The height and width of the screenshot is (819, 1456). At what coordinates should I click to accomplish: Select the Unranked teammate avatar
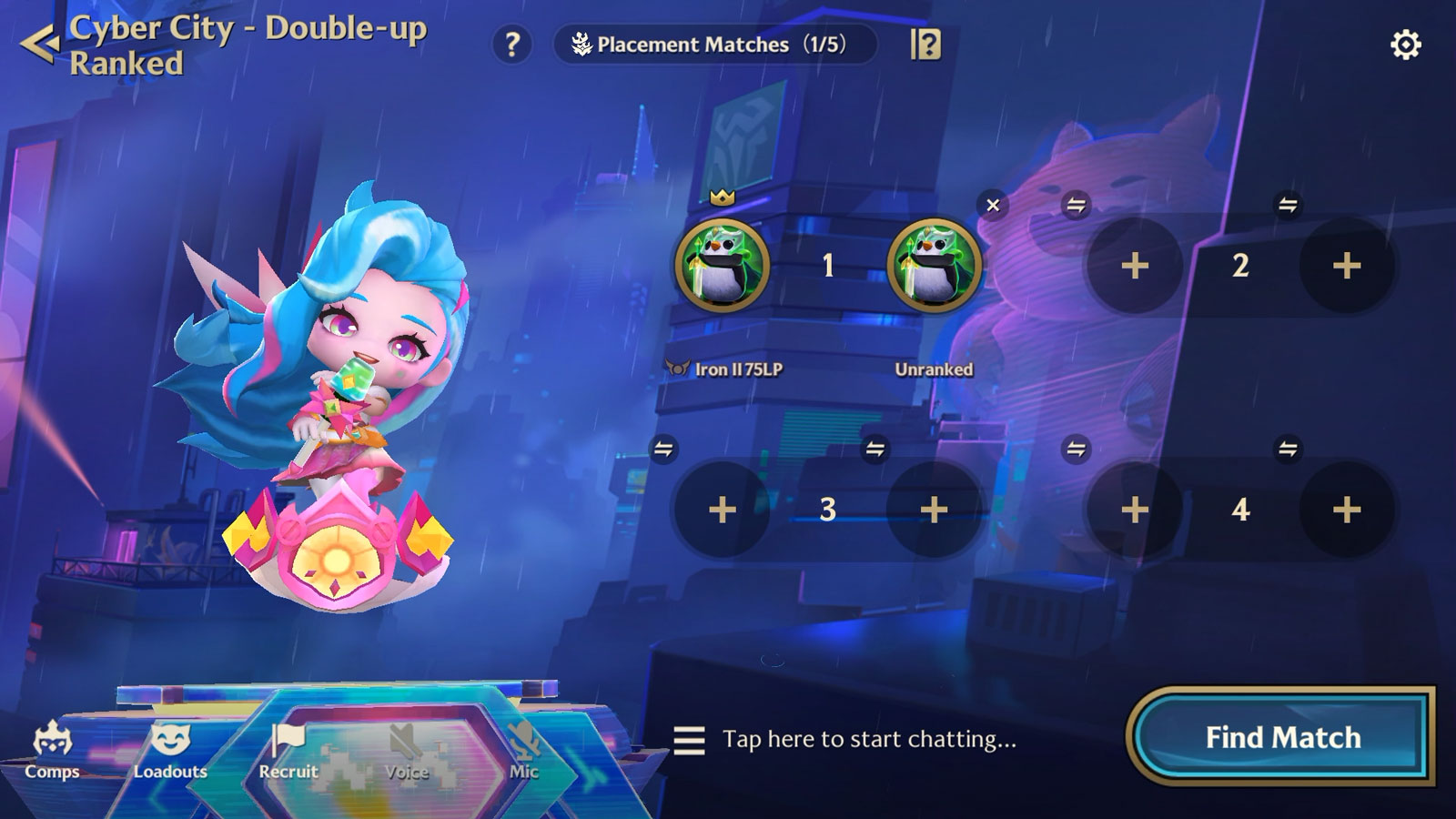934,266
